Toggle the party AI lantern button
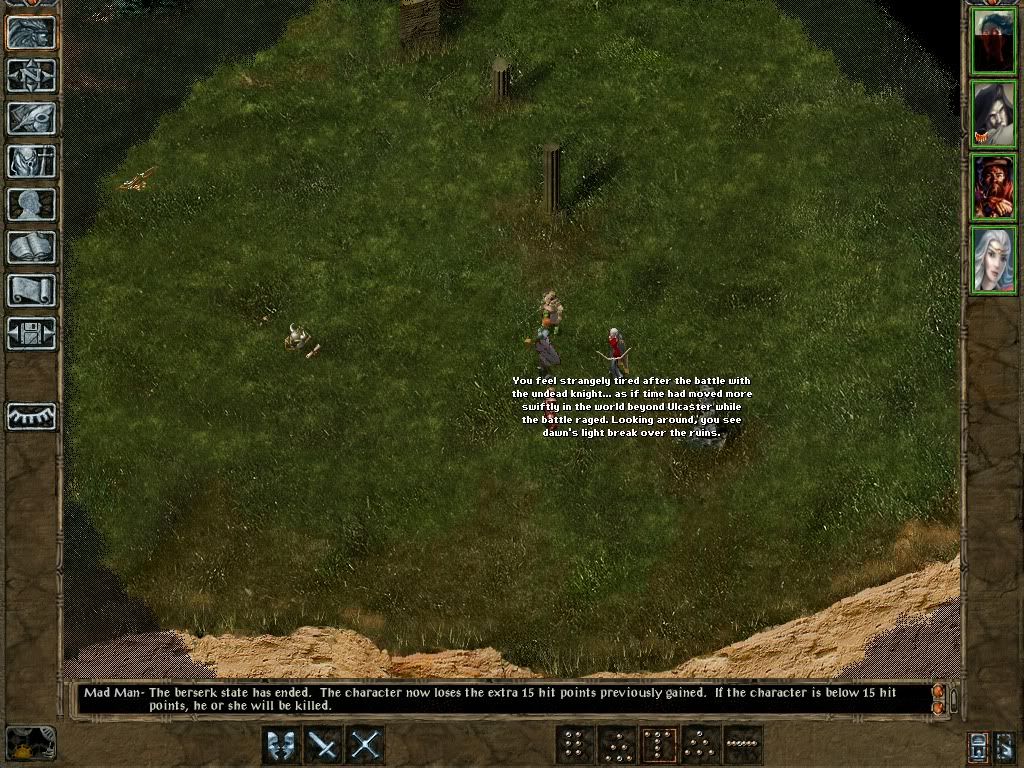Image resolution: width=1024 pixels, height=768 pixels. 980,746
